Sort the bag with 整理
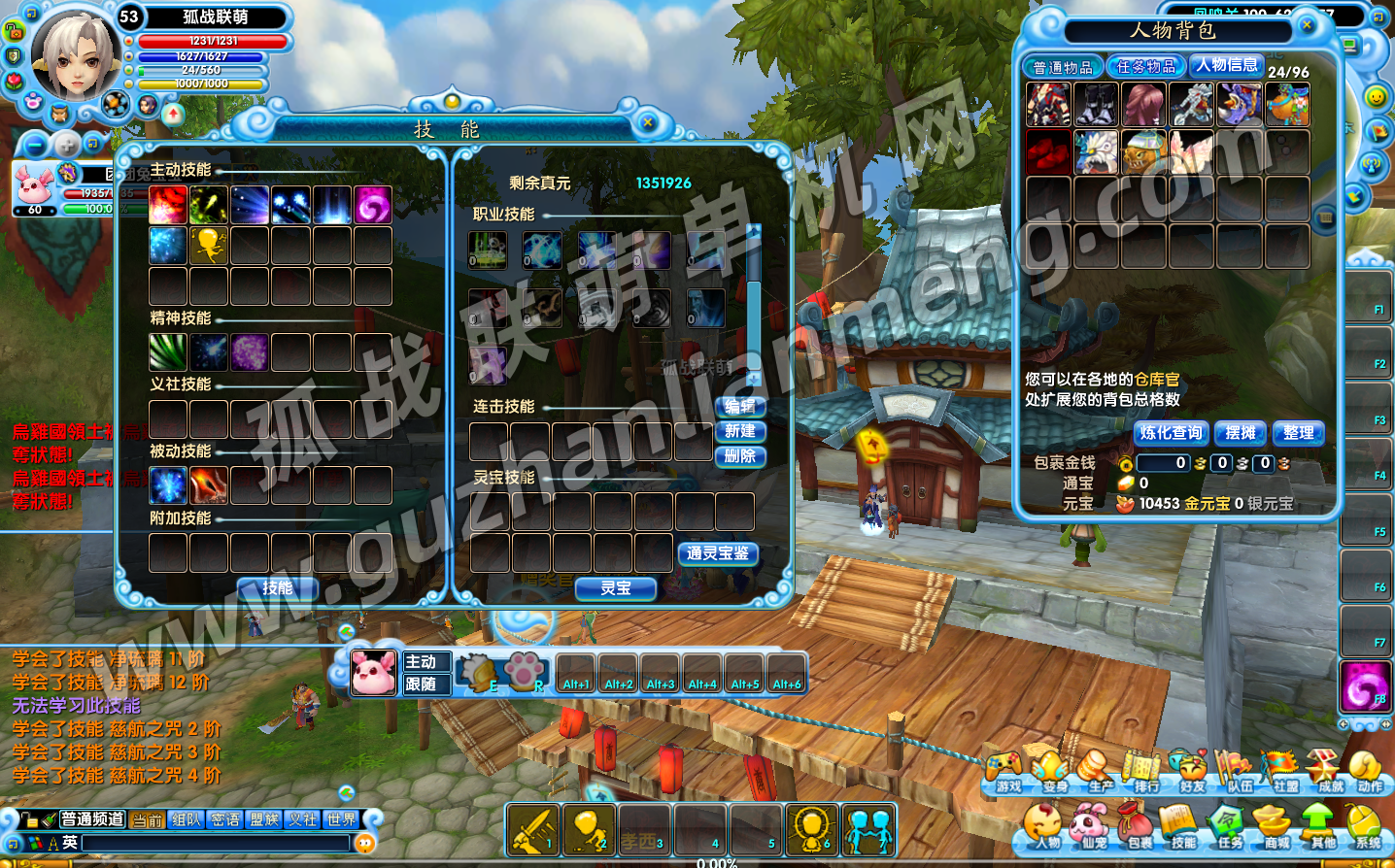This screenshot has width=1395, height=868. [x=1298, y=433]
